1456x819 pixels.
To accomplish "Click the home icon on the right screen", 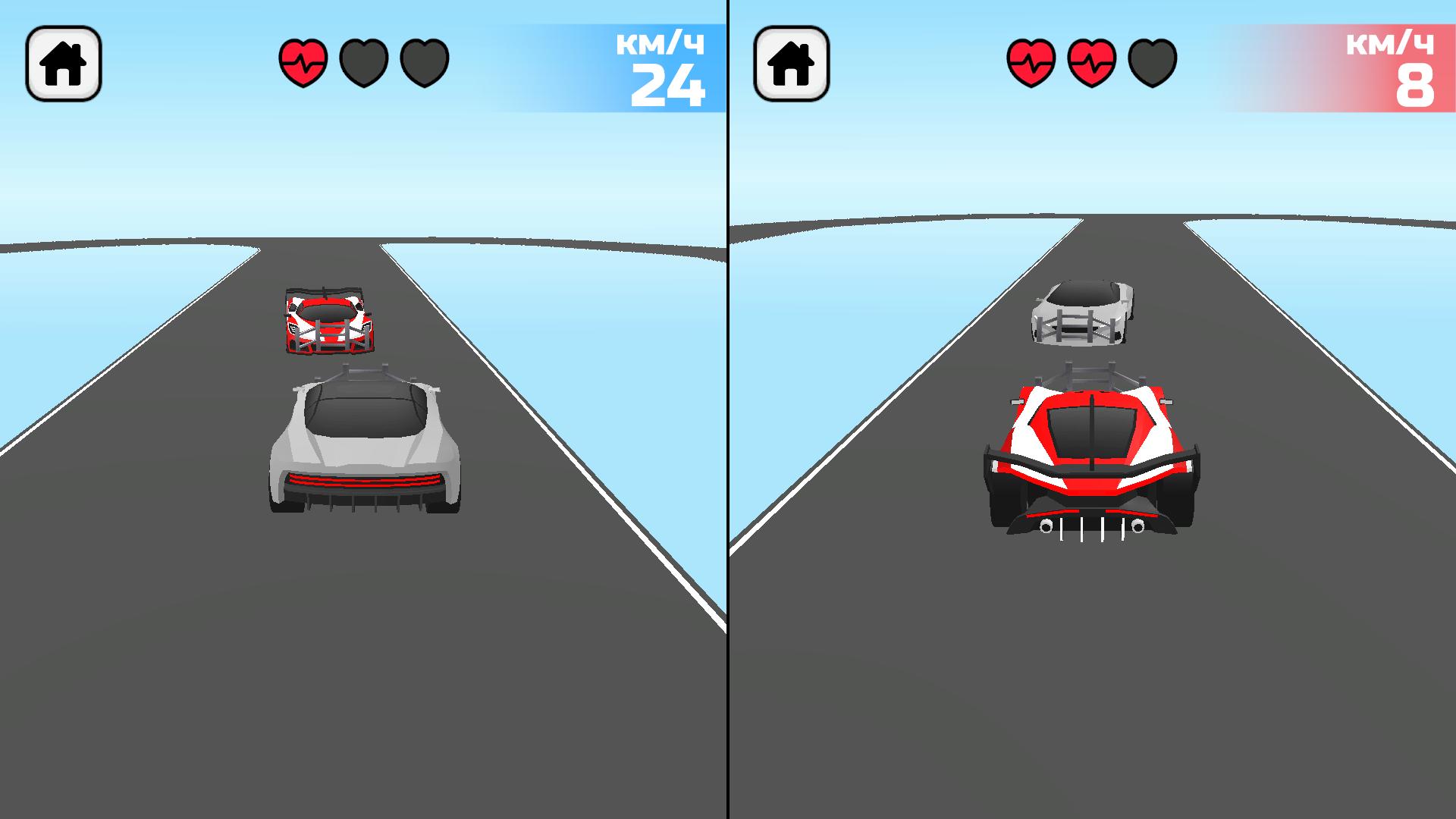I will 792,64.
